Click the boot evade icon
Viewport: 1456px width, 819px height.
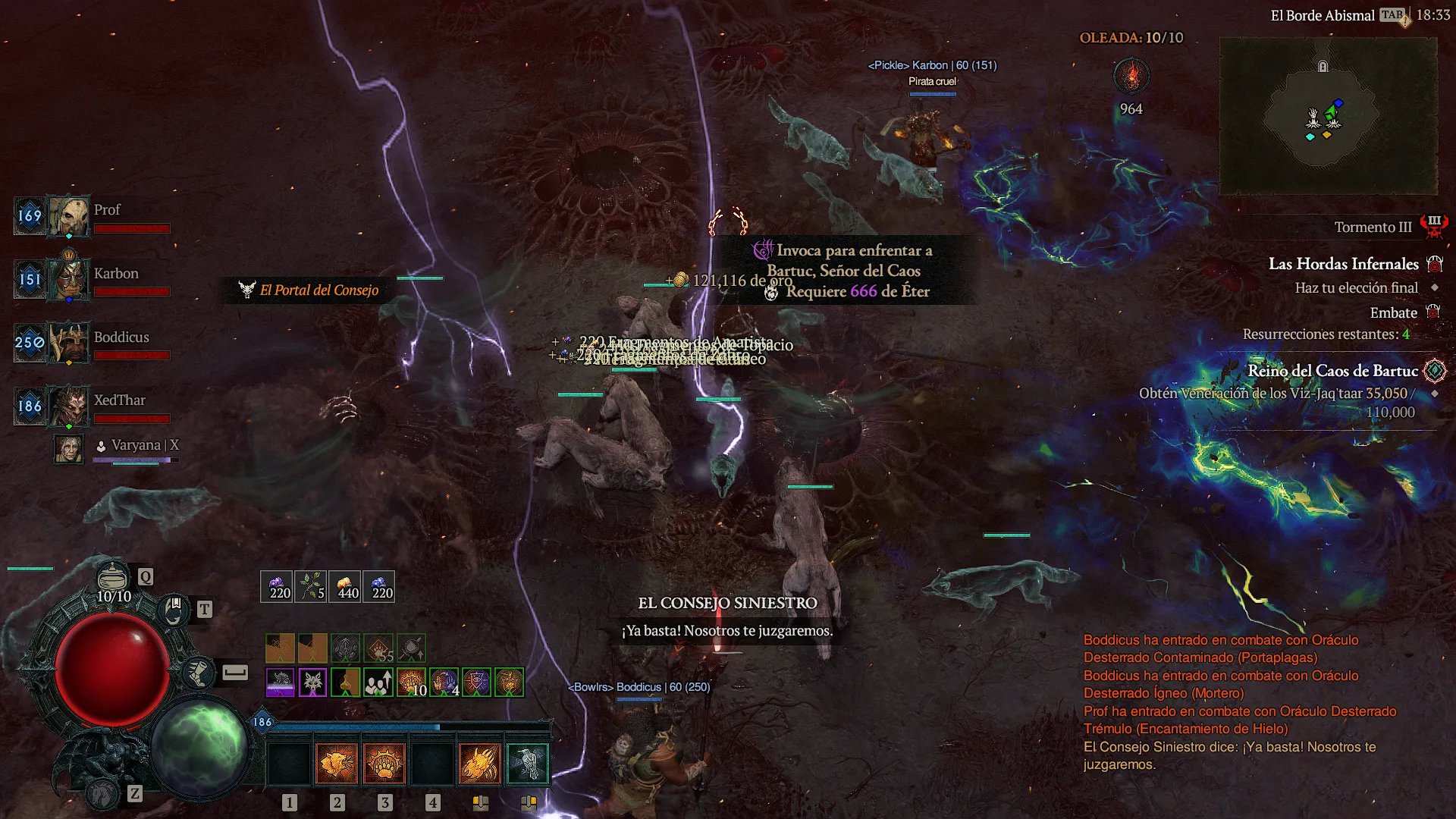point(198,673)
